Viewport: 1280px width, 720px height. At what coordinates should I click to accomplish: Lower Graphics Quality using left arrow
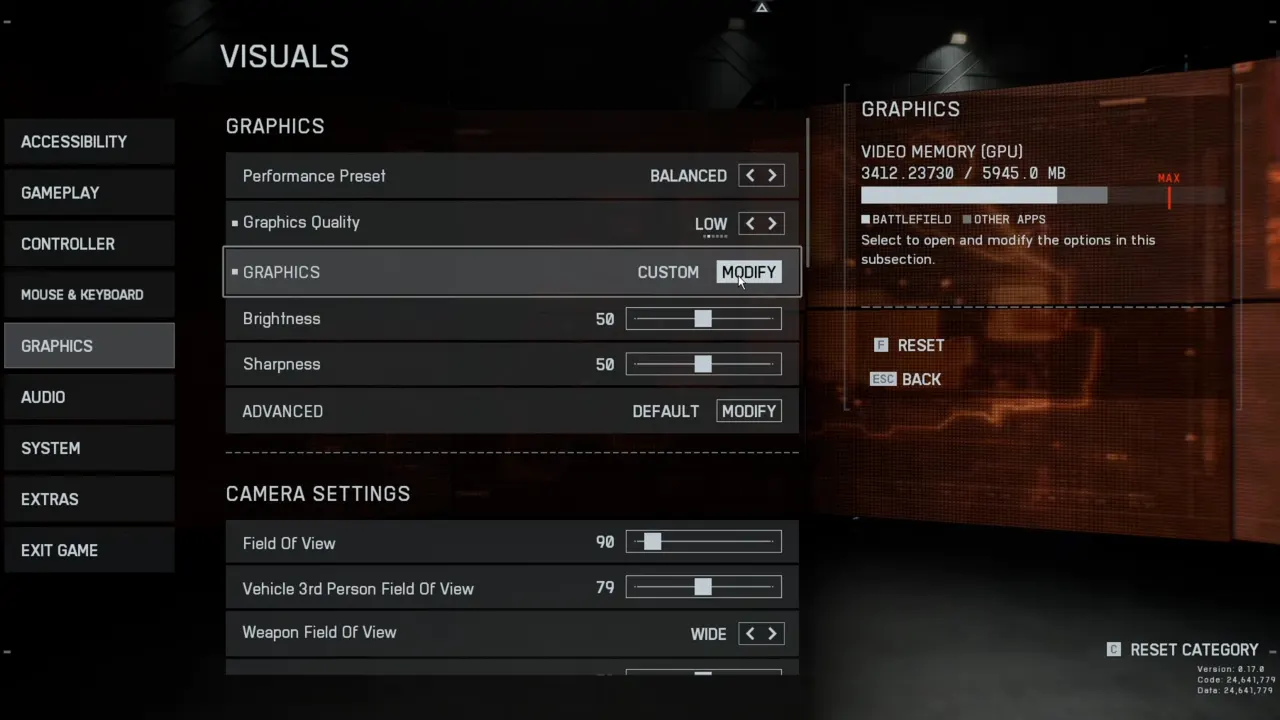click(x=749, y=223)
